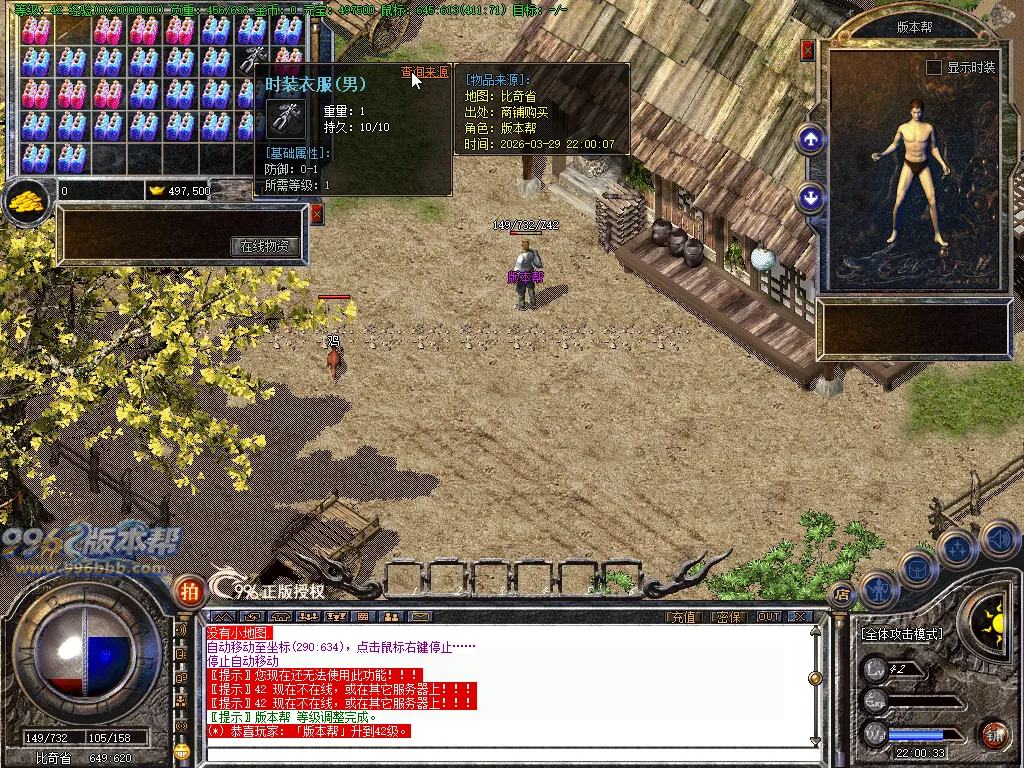Open the 店 shop button
The image size is (1024, 768).
pyautogui.click(x=841, y=592)
